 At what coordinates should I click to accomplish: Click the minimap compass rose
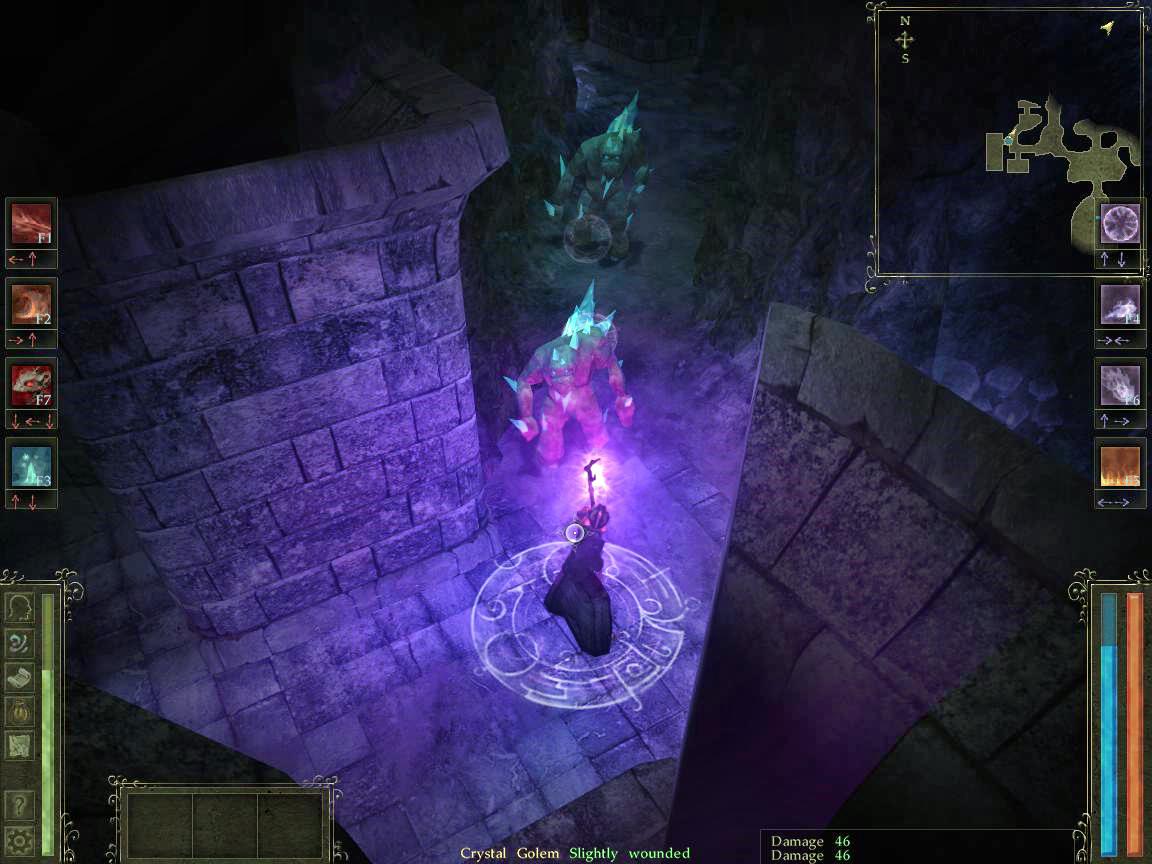pyautogui.click(x=905, y=40)
